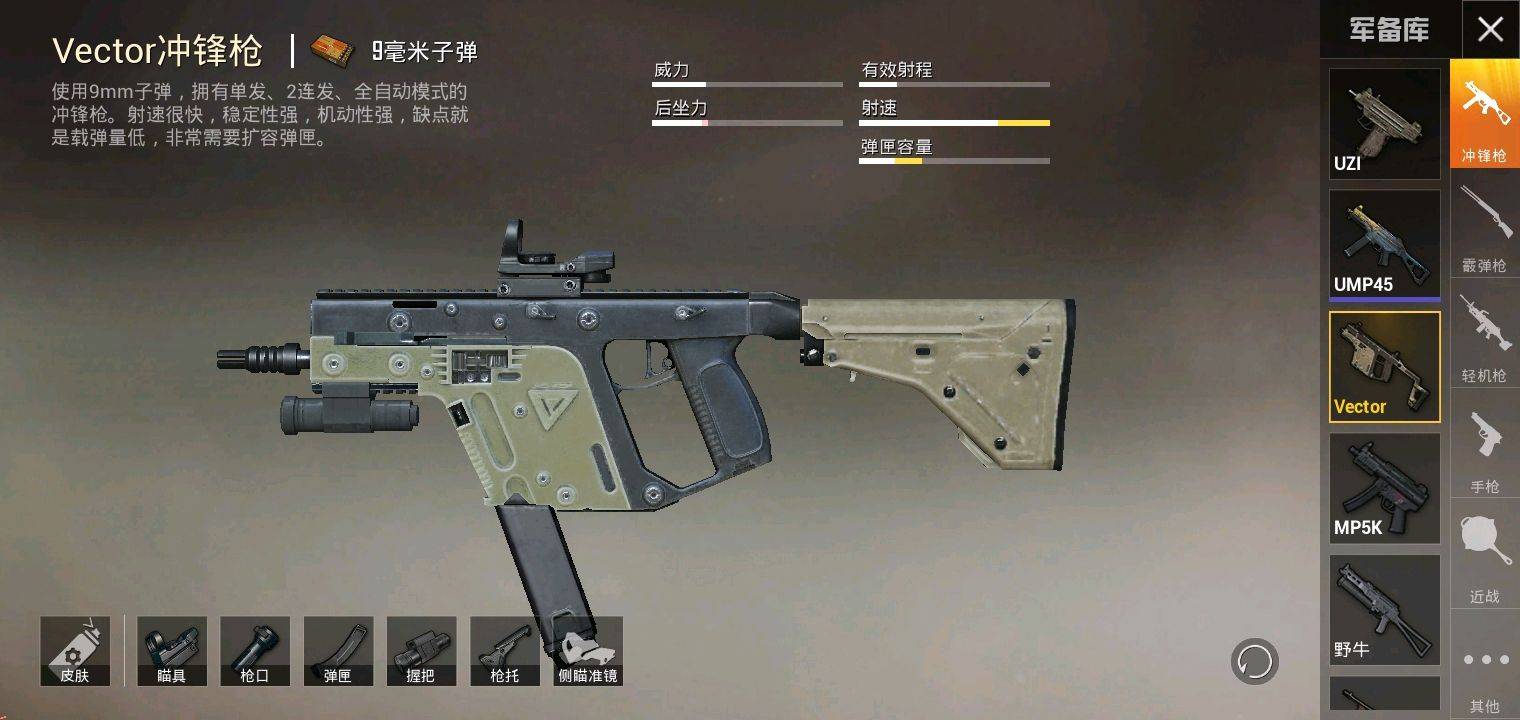Open the 枪口 muzzle attachment slot
This screenshot has width=1520, height=720.
pos(255,650)
